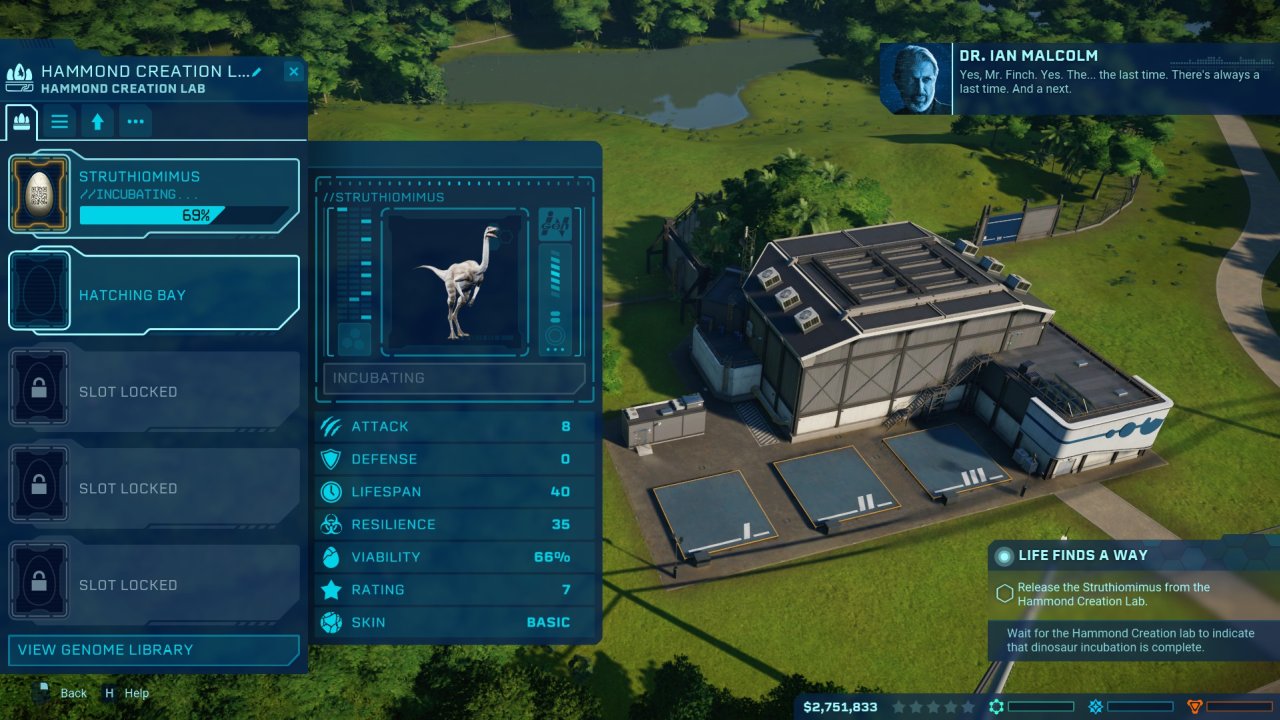Switch to the hatchery tab

21,122
